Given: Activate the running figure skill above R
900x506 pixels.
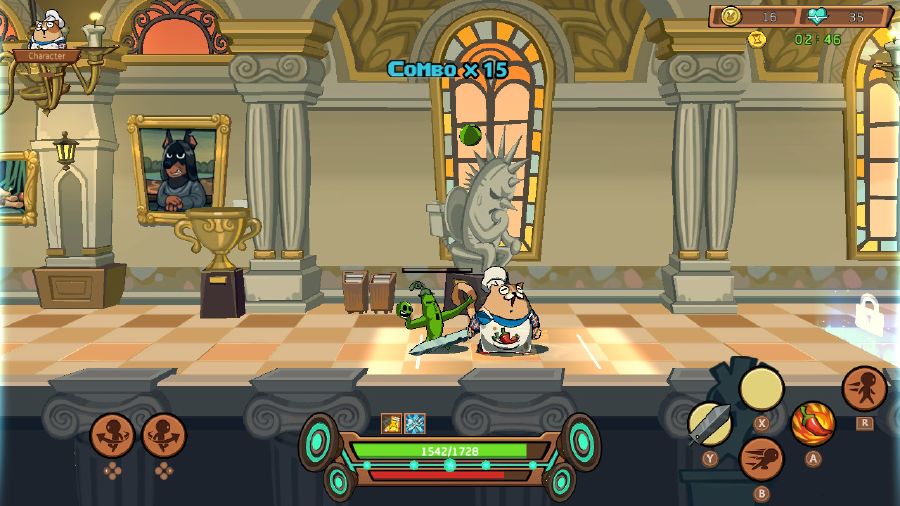Looking at the screenshot, I should [863, 388].
